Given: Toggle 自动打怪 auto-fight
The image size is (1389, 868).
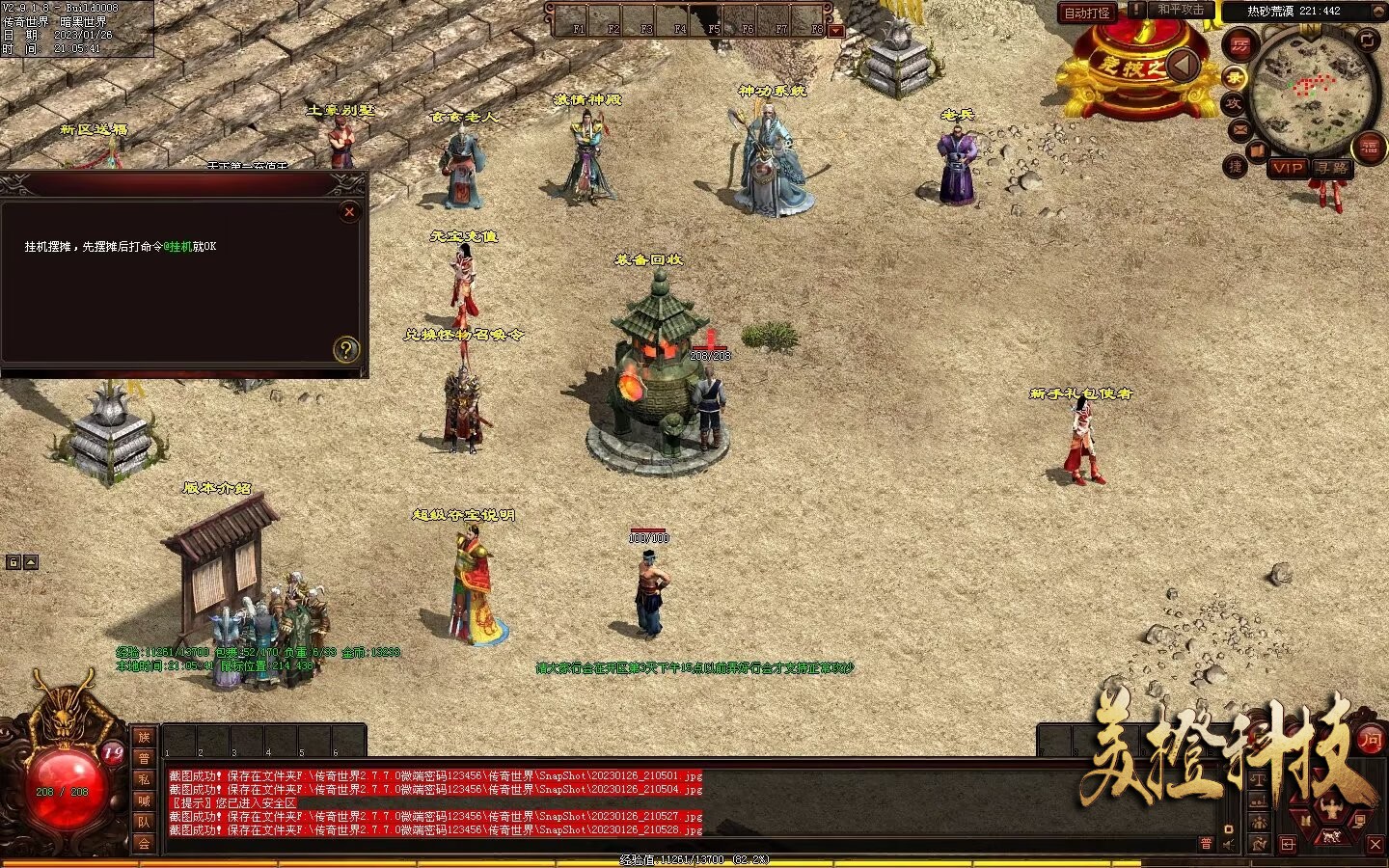Looking at the screenshot, I should [x=1087, y=13].
